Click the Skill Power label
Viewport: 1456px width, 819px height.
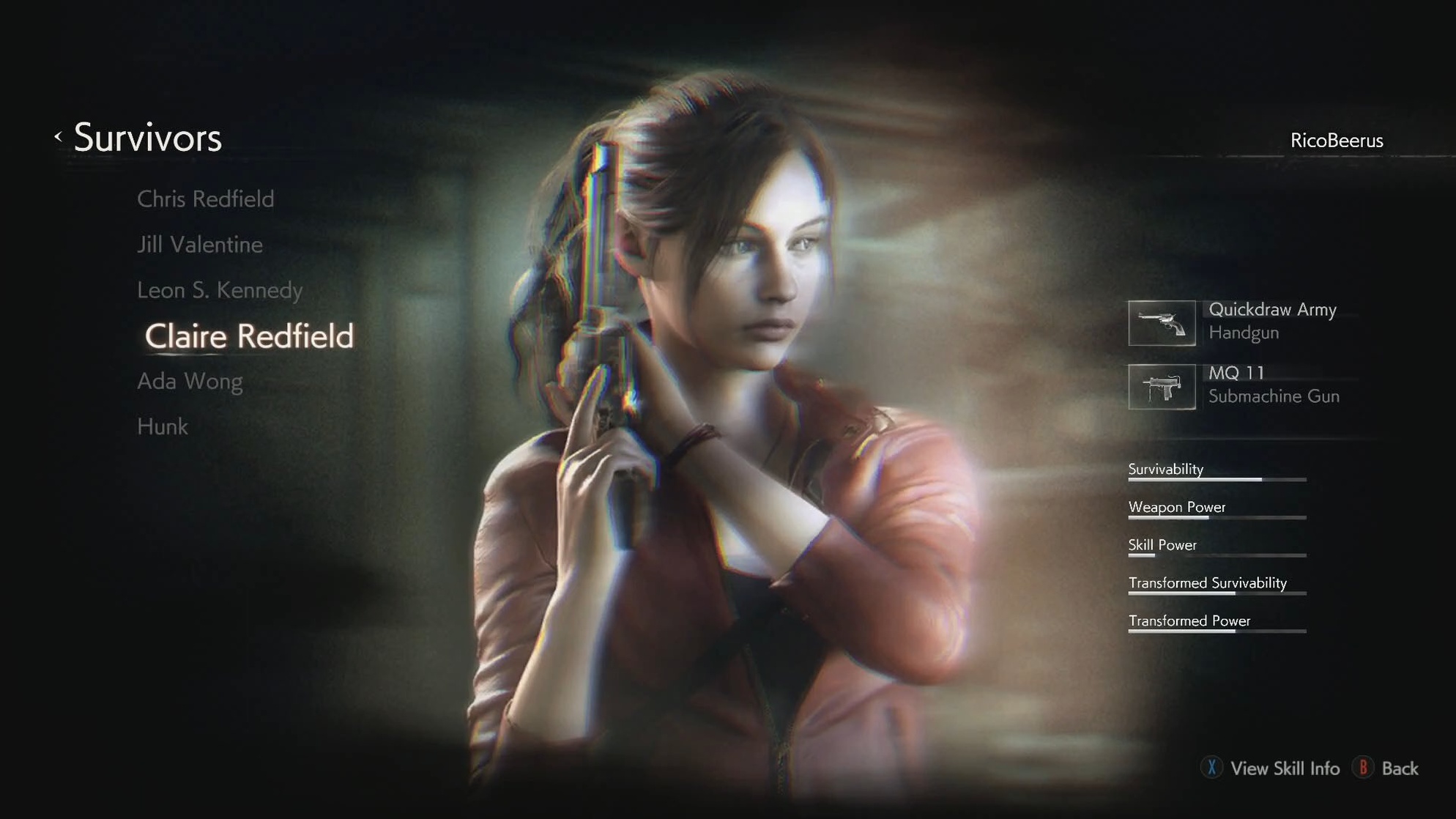click(x=1162, y=545)
